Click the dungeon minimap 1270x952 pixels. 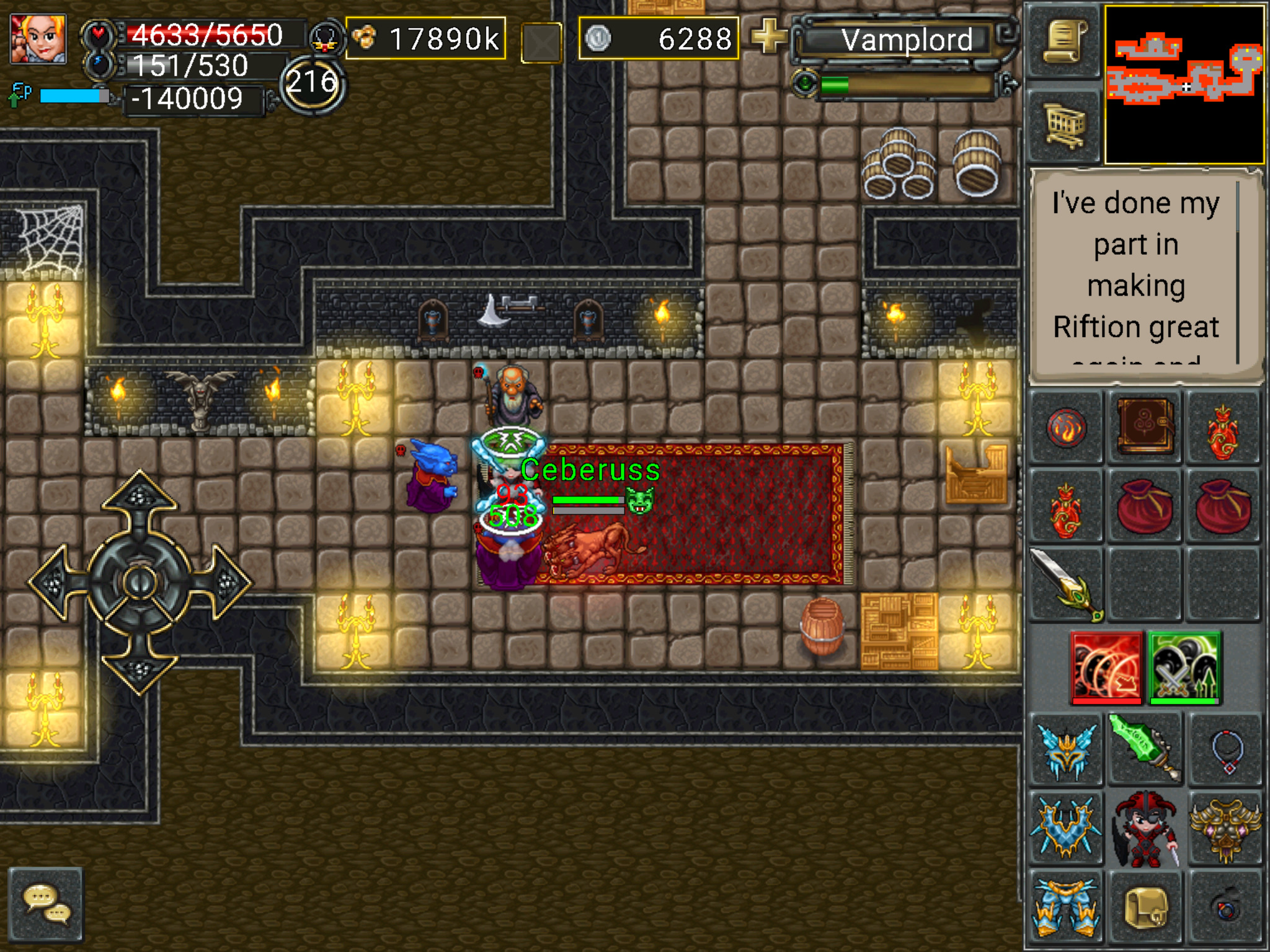tap(1184, 84)
